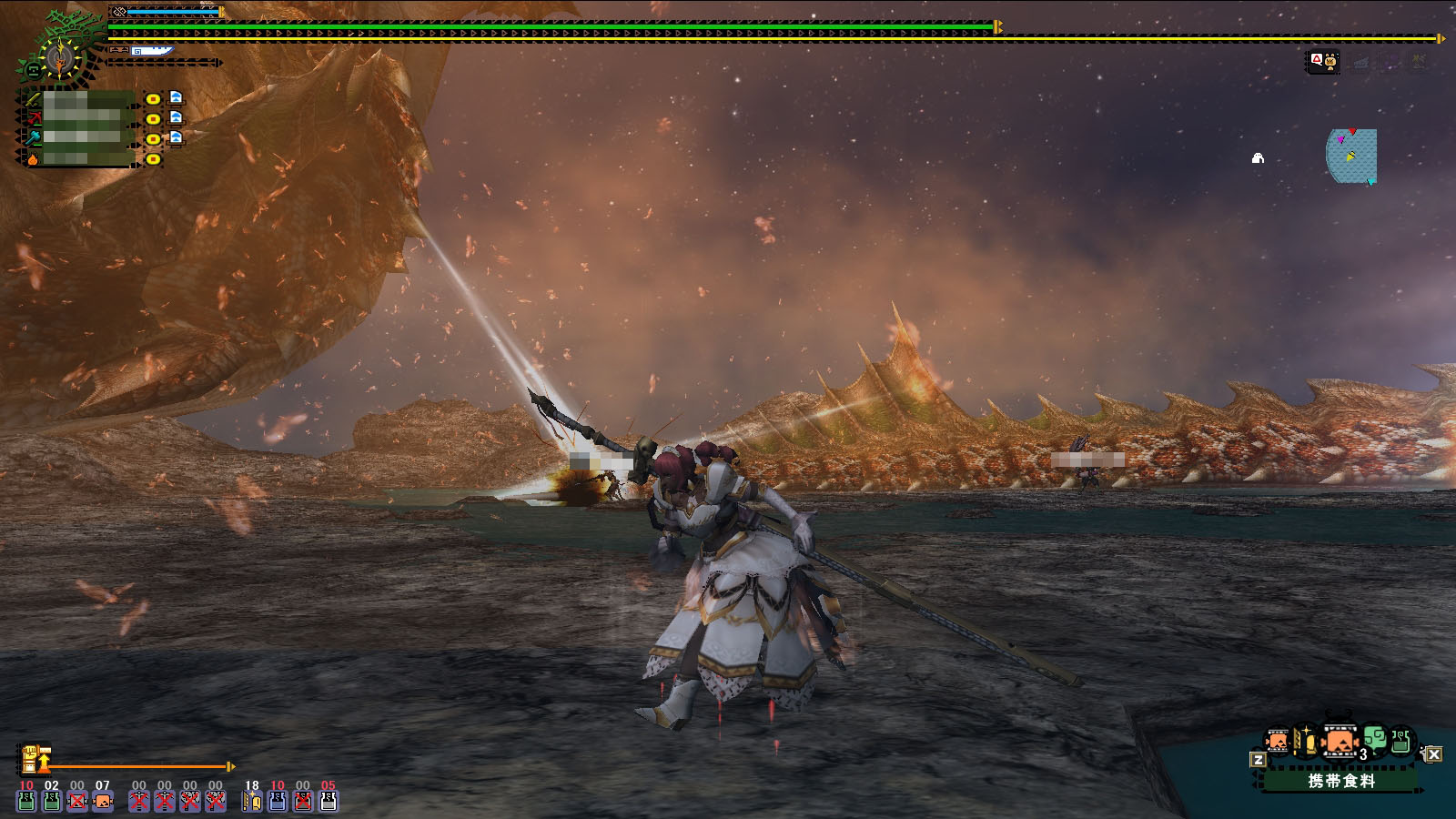Pick the green smoke cloud item in the selector
Viewport: 1456px width, 819px height.
point(1373,738)
